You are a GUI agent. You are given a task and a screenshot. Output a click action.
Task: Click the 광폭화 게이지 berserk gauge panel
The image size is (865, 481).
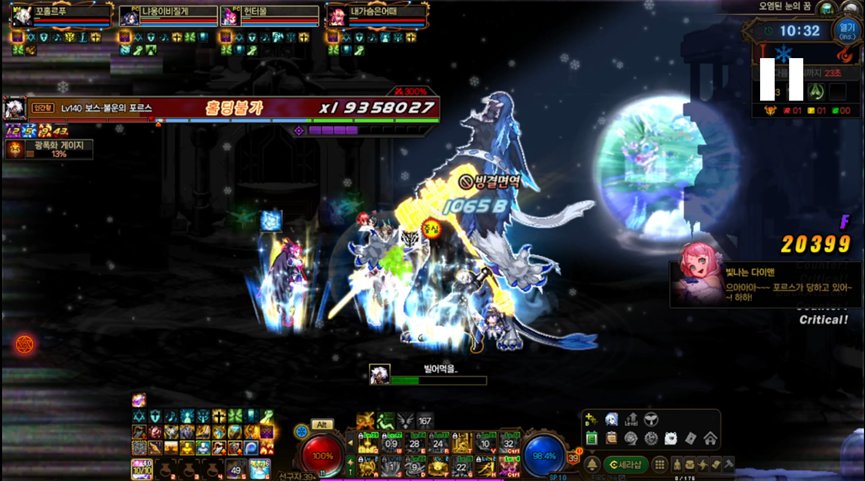[x=50, y=149]
